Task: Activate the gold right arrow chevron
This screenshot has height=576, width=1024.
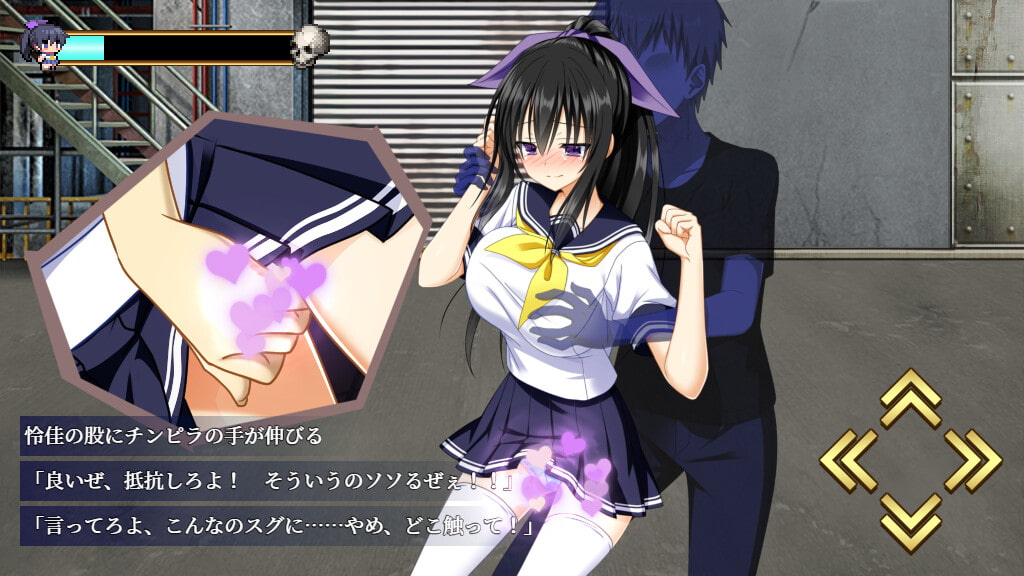Action: 972,461
